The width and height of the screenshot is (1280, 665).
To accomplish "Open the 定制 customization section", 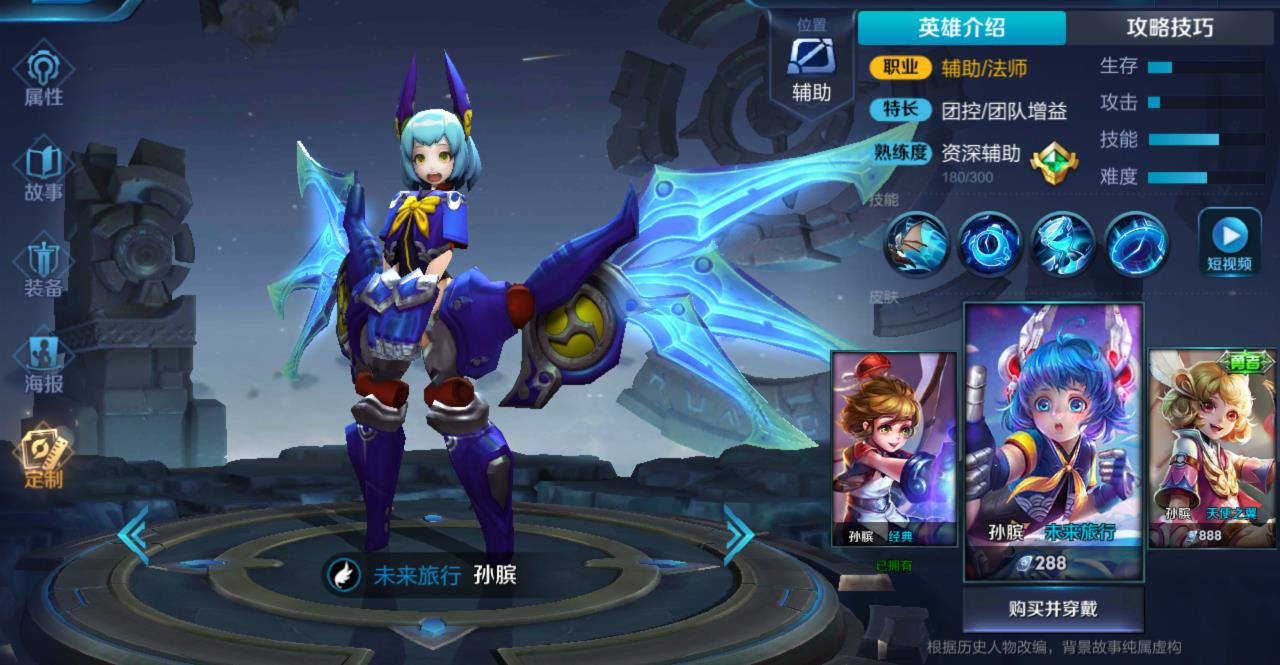I will 44,458.
